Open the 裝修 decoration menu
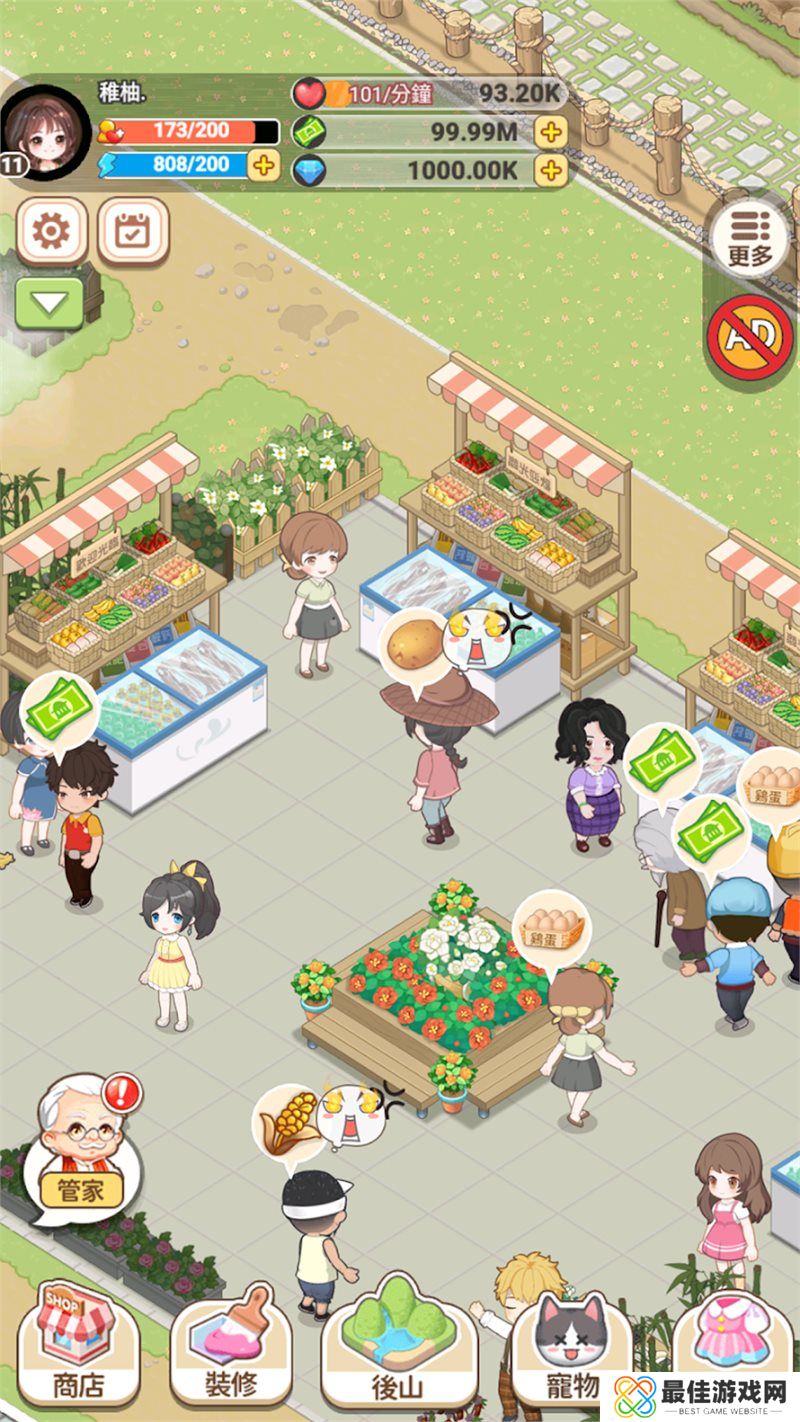800x1422 pixels. (230, 1345)
